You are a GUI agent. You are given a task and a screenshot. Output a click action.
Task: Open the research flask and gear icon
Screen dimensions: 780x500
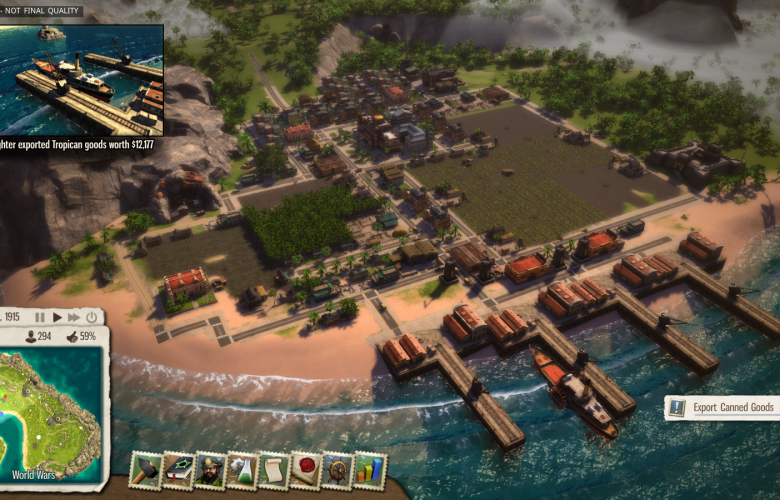pyautogui.click(x=242, y=470)
